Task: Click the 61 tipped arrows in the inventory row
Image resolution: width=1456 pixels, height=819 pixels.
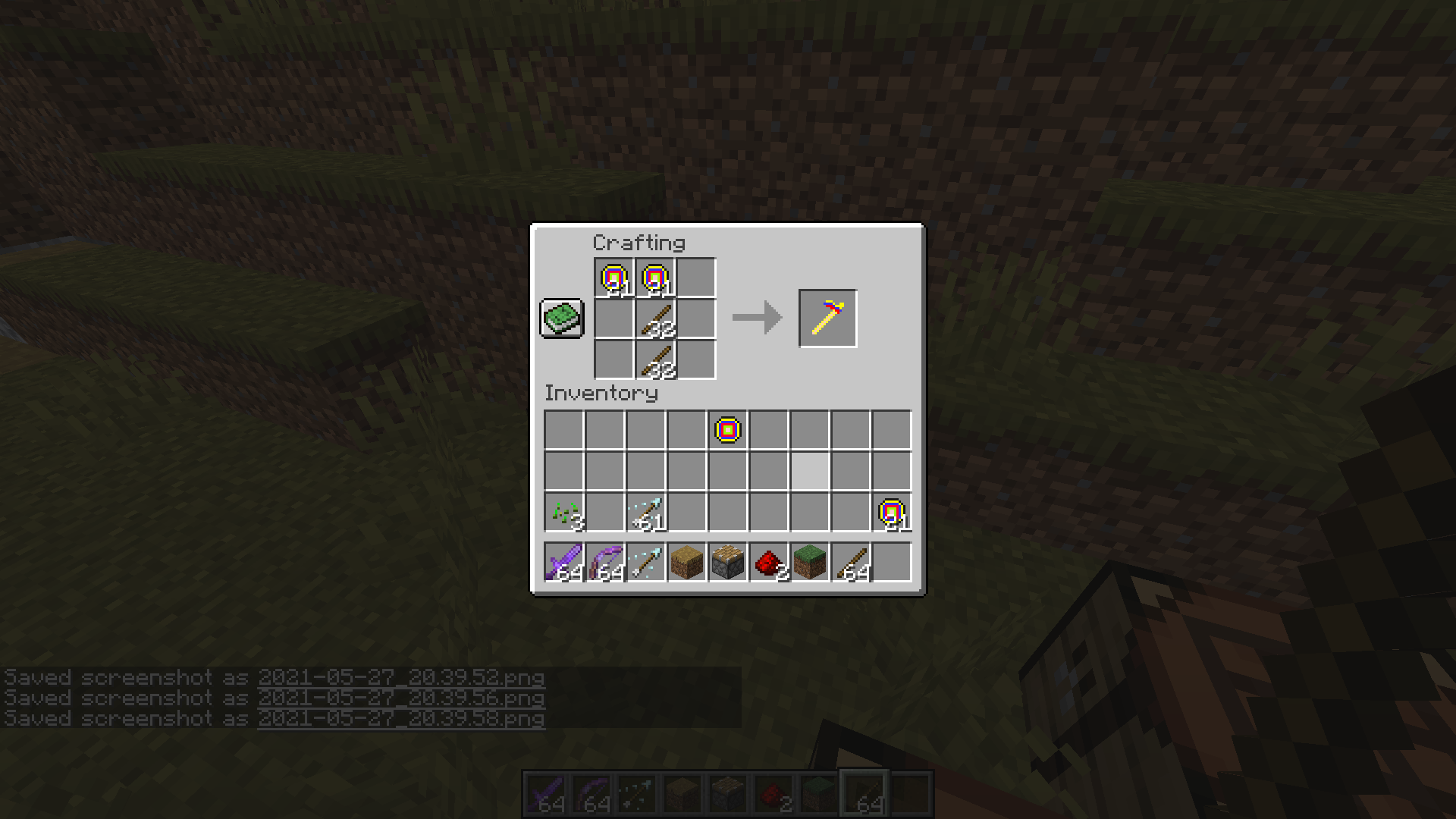Action: 645,511
